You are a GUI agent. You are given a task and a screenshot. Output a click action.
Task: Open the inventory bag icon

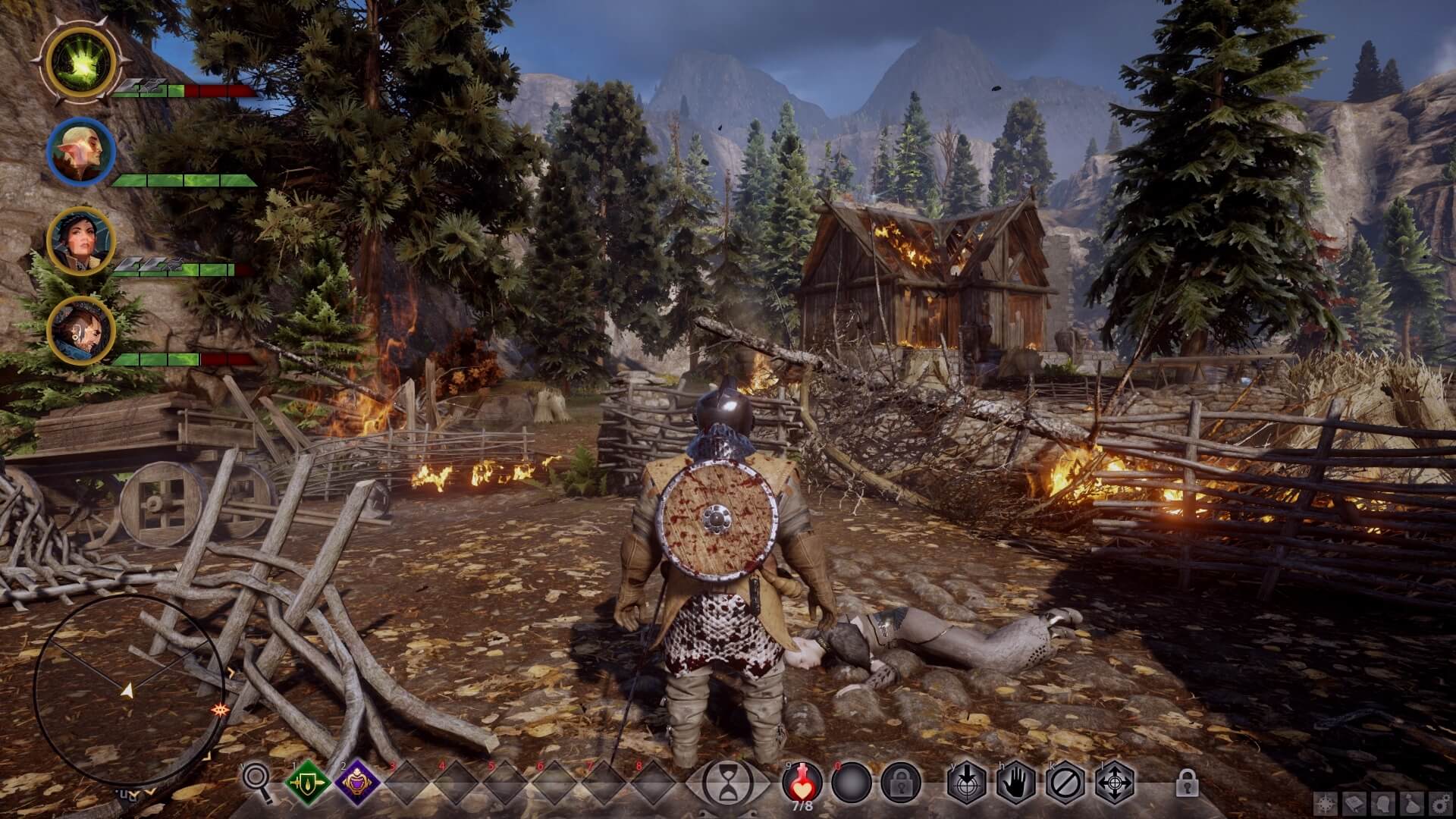1411,804
